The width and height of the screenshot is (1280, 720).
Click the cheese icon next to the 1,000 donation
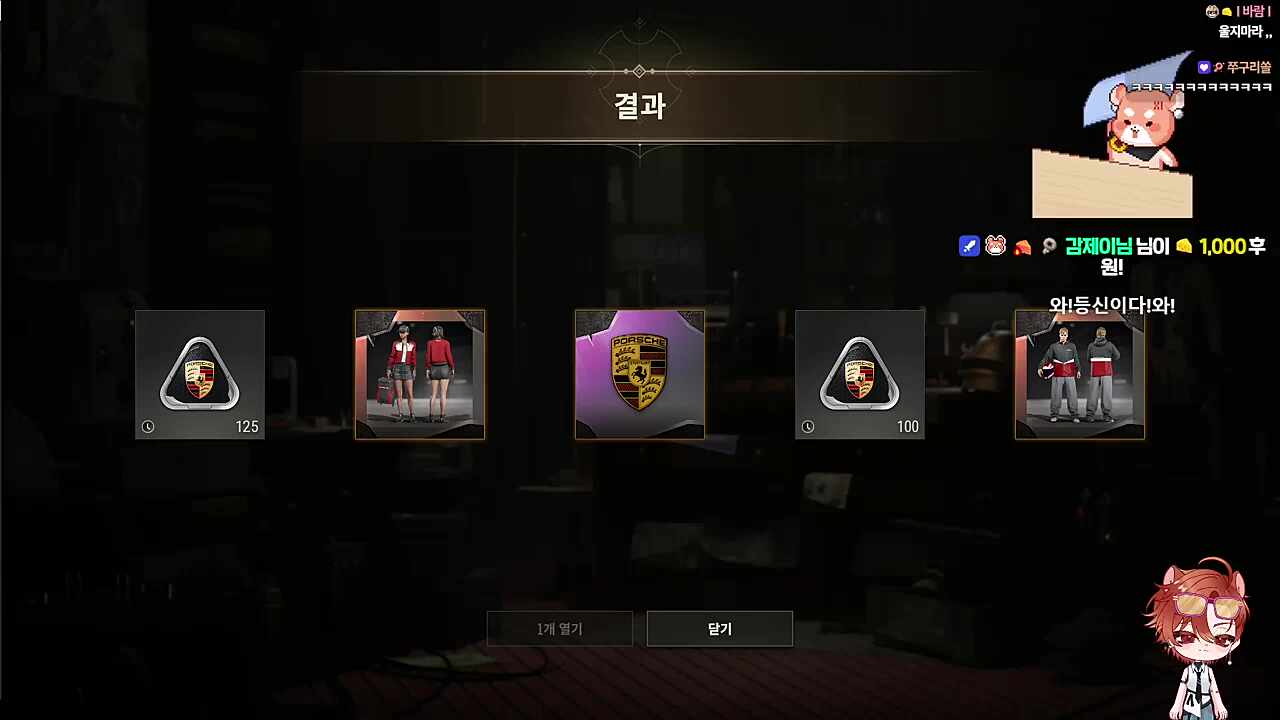(x=1184, y=246)
